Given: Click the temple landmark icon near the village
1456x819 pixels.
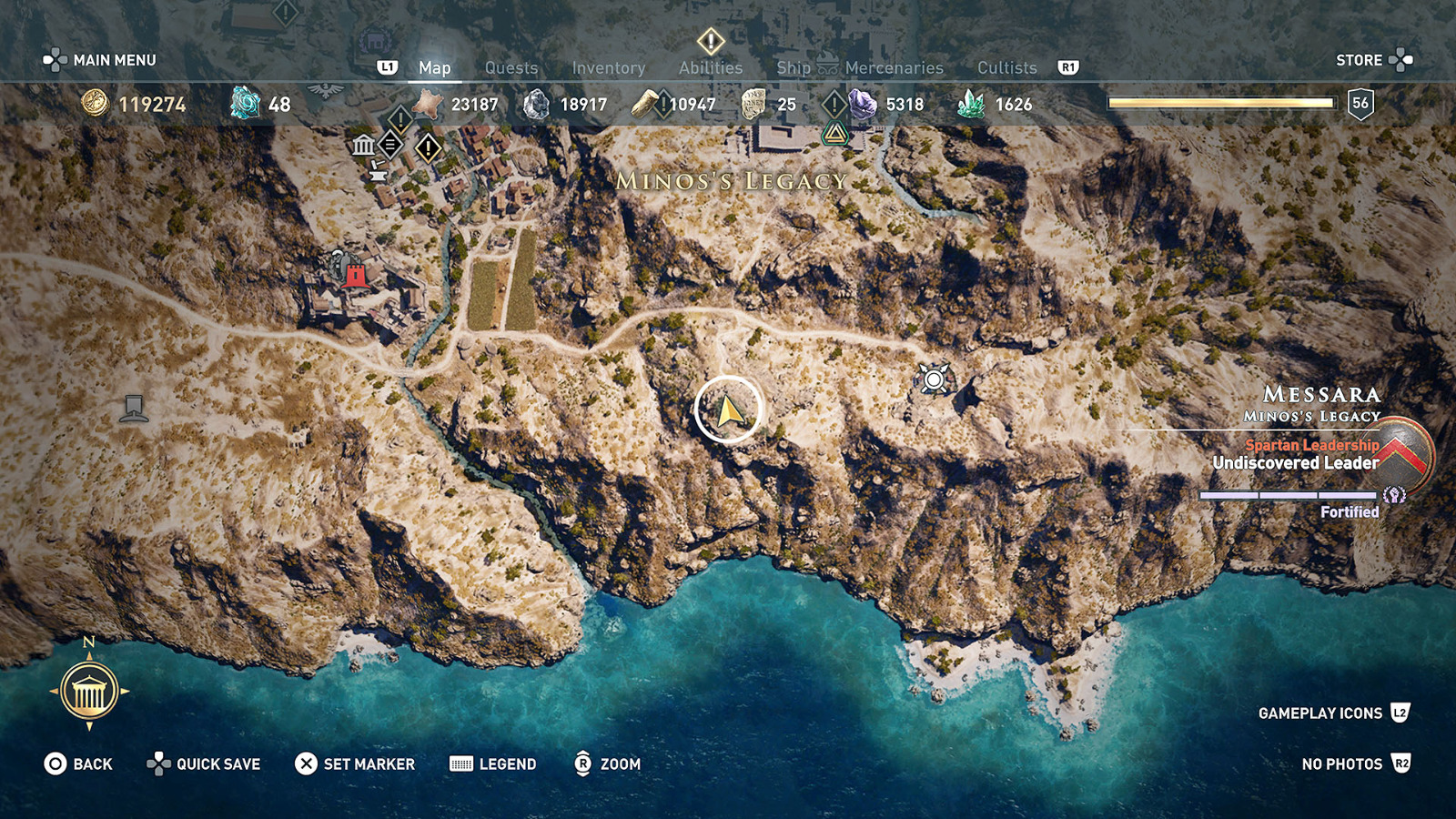Looking at the screenshot, I should tap(364, 144).
